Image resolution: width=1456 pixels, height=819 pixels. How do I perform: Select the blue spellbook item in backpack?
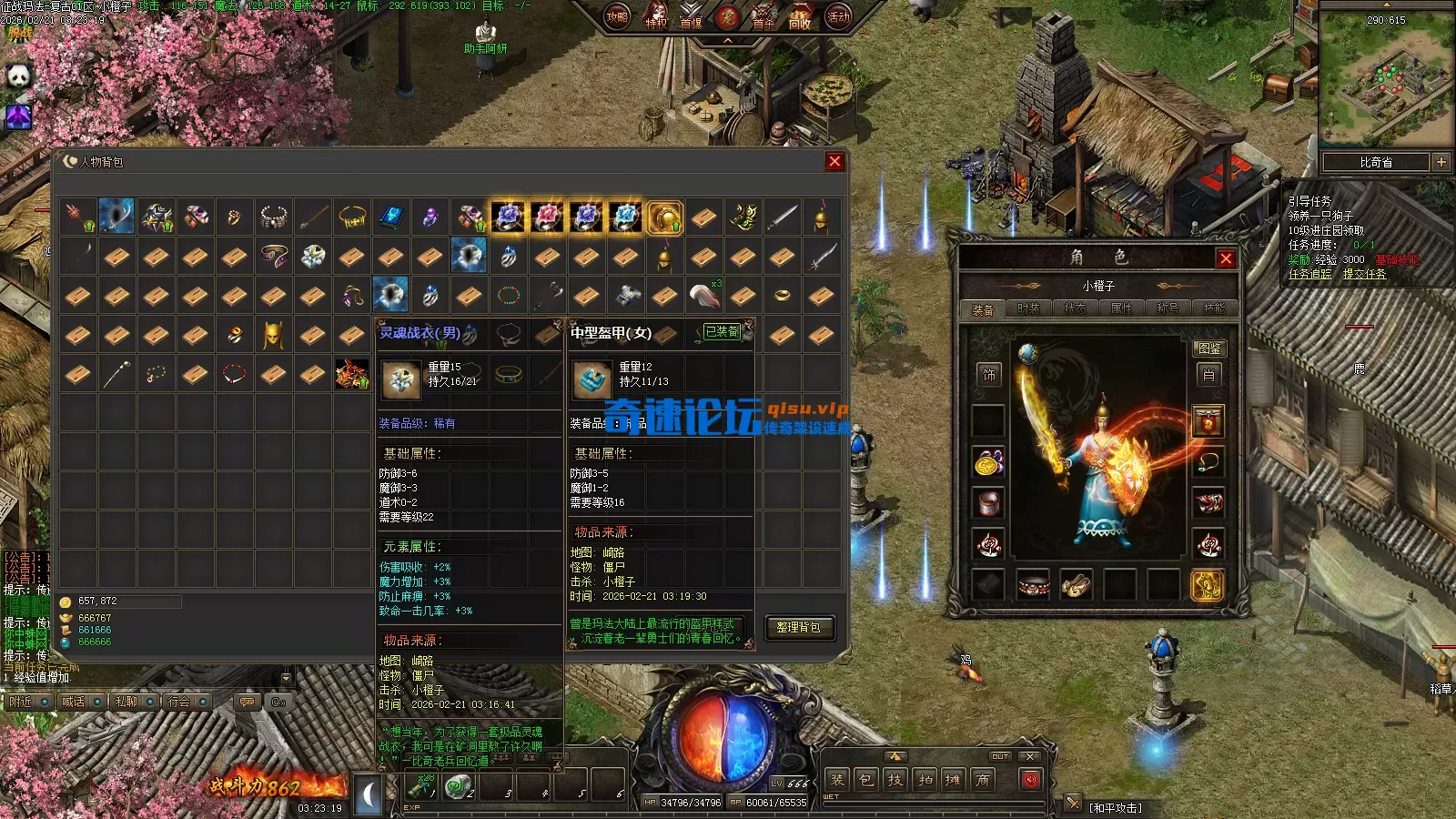[391, 217]
